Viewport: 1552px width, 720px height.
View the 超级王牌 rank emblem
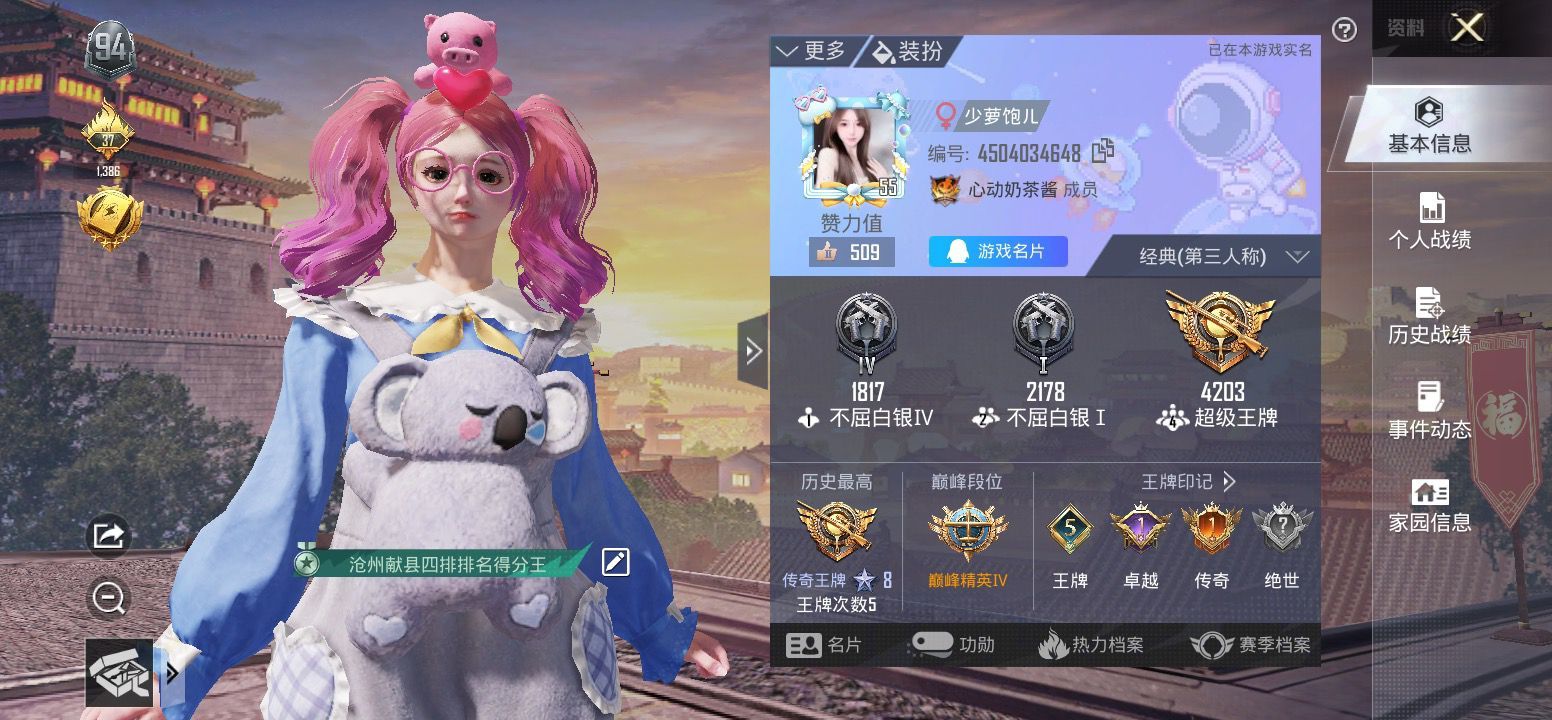point(1221,330)
